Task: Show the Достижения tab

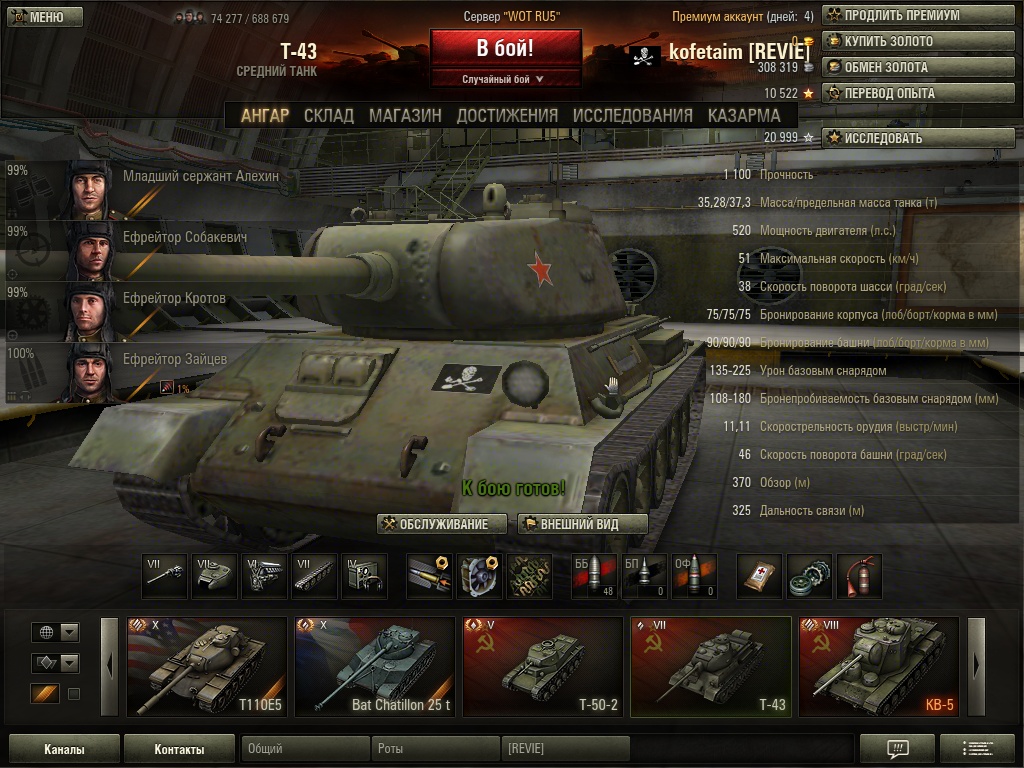Action: click(507, 115)
